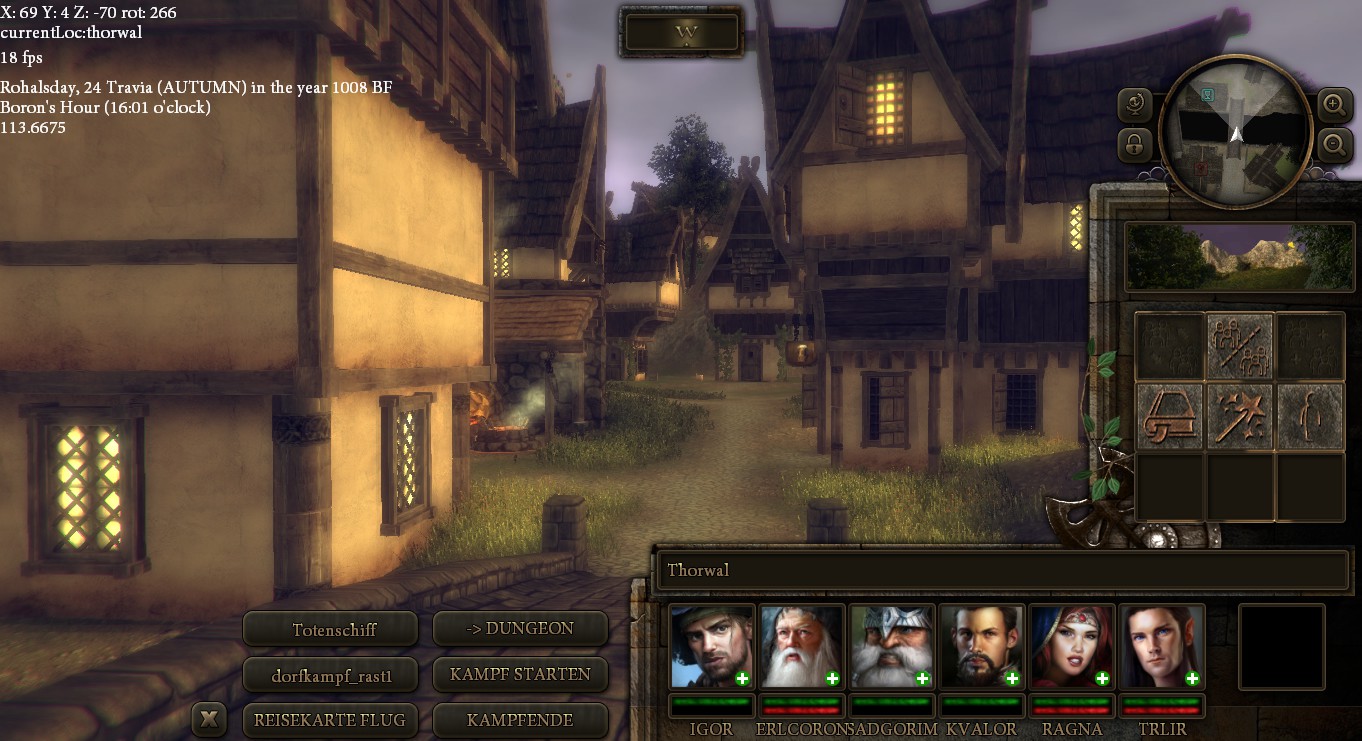
Task: Select Igor's character portrait
Action: coord(712,646)
